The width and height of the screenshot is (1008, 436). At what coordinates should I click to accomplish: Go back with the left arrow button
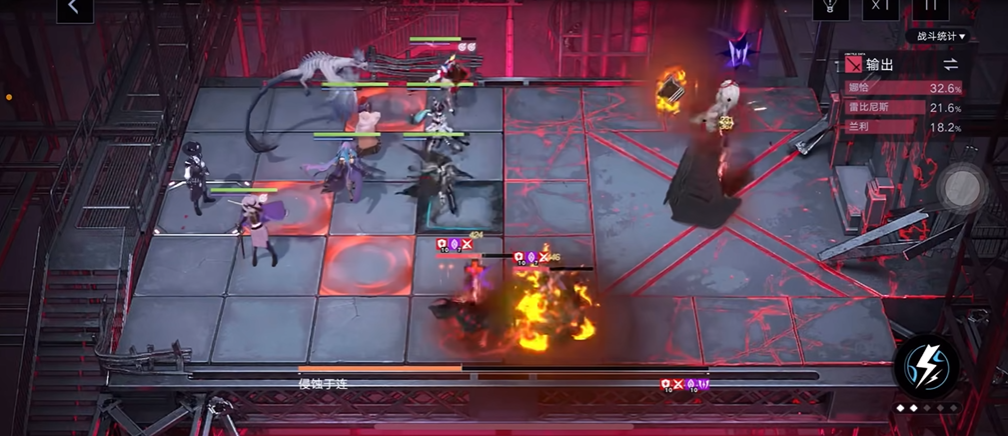[73, 8]
